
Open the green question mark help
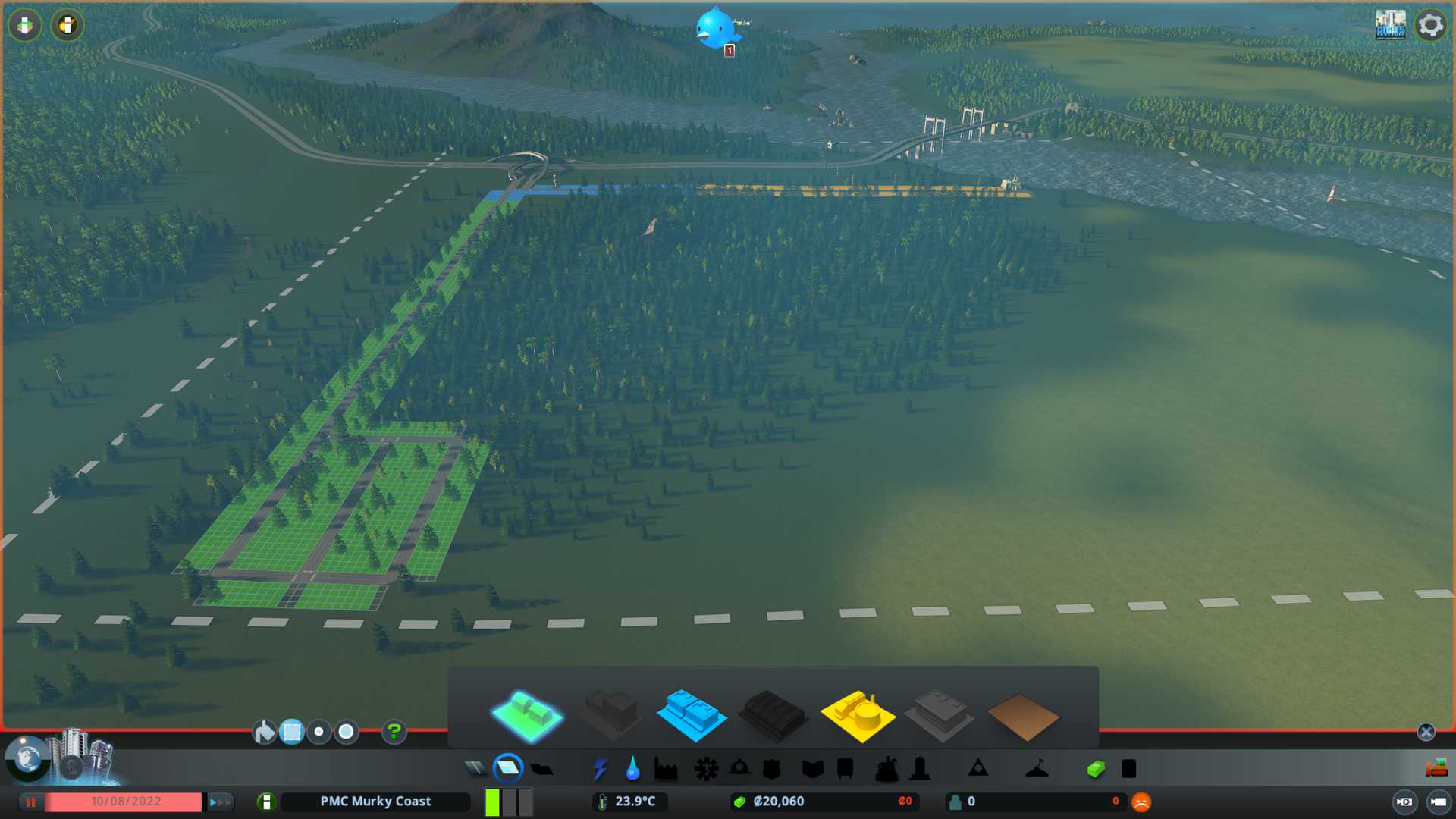[x=394, y=732]
